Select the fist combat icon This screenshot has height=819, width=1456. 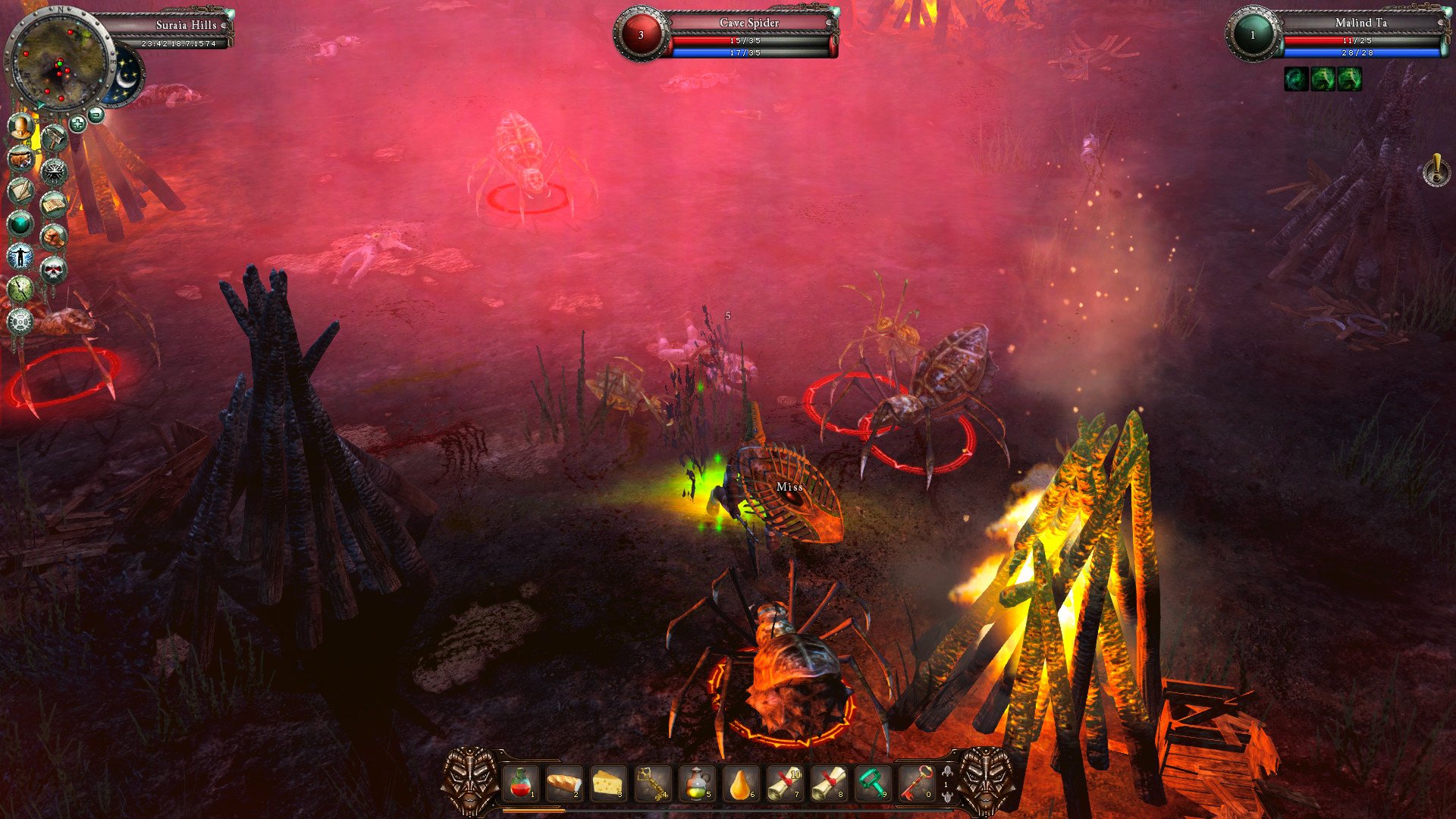(x=53, y=236)
